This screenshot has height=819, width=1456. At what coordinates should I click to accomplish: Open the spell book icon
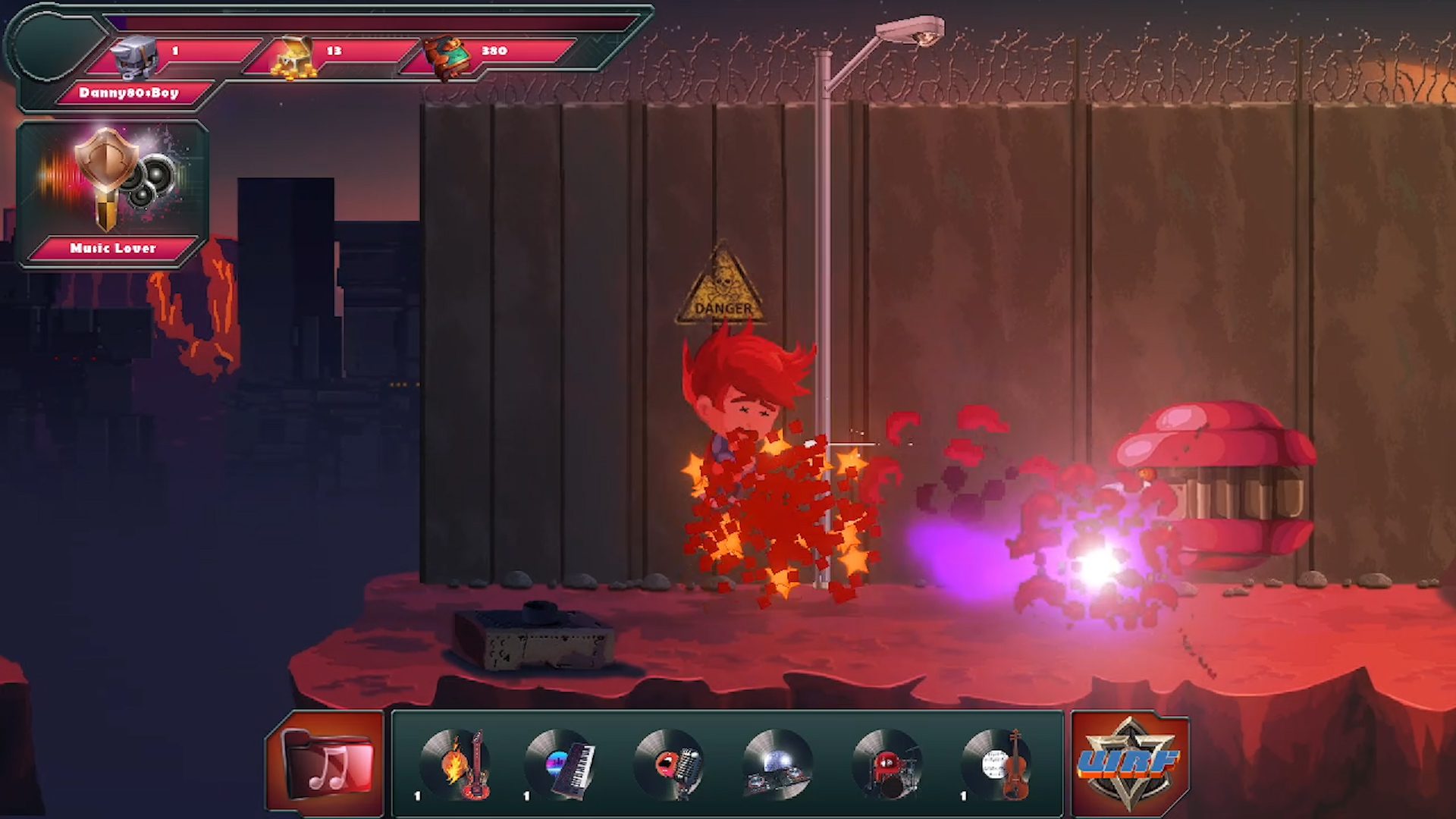pyautogui.click(x=446, y=55)
